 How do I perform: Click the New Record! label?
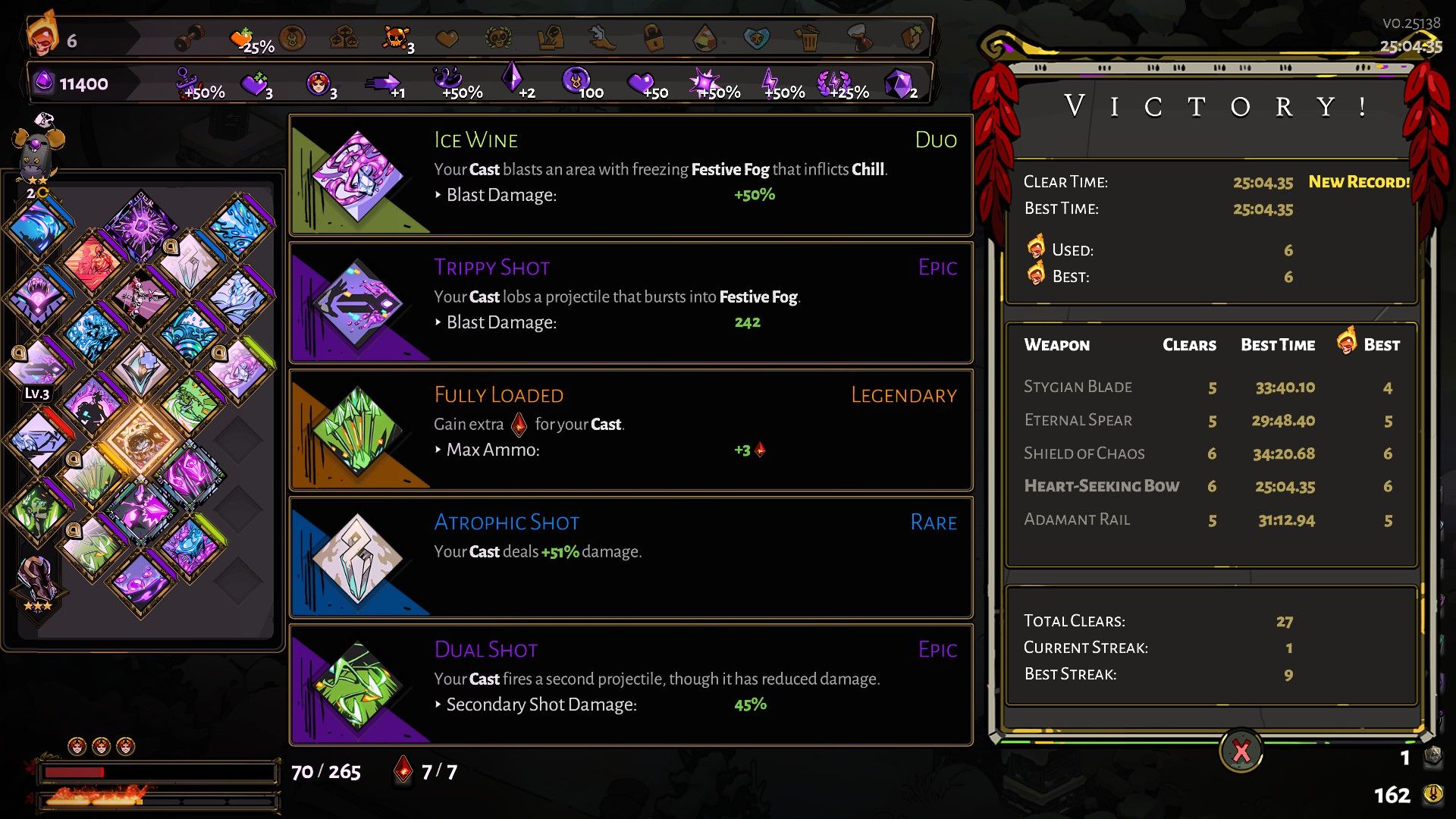point(1358,182)
